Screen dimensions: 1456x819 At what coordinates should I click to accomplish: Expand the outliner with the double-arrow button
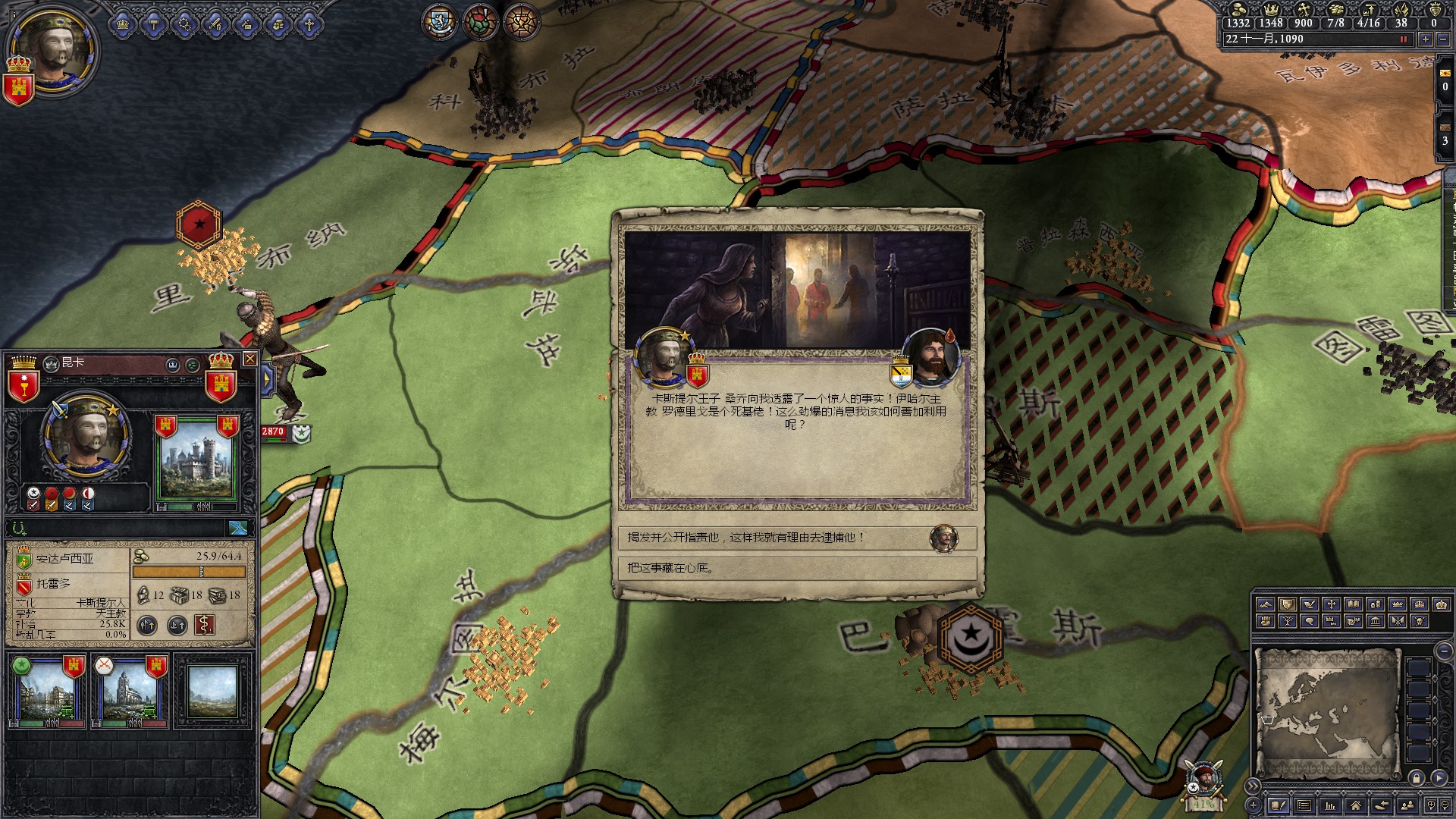[1253, 786]
